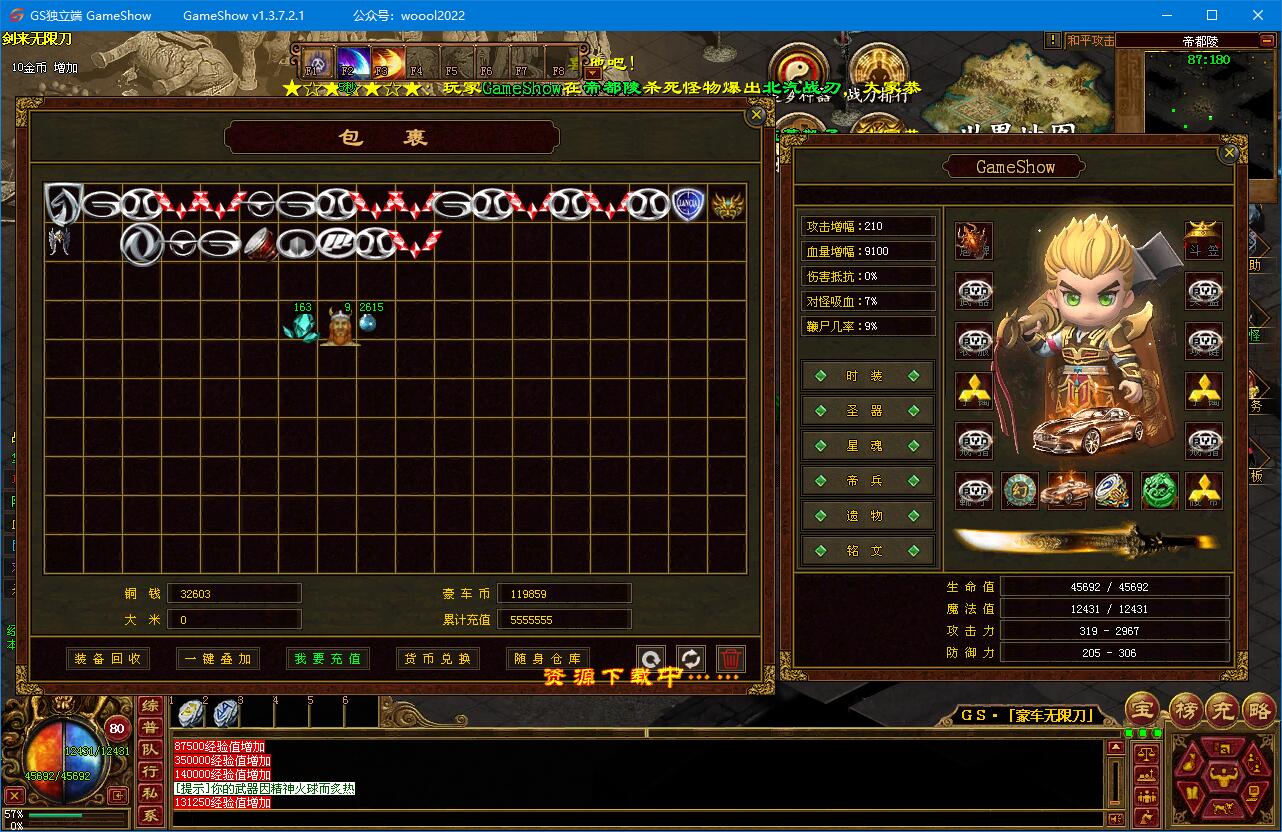Open the 铭文 inscription section
Screen dimensions: 1282x832
(x=867, y=551)
